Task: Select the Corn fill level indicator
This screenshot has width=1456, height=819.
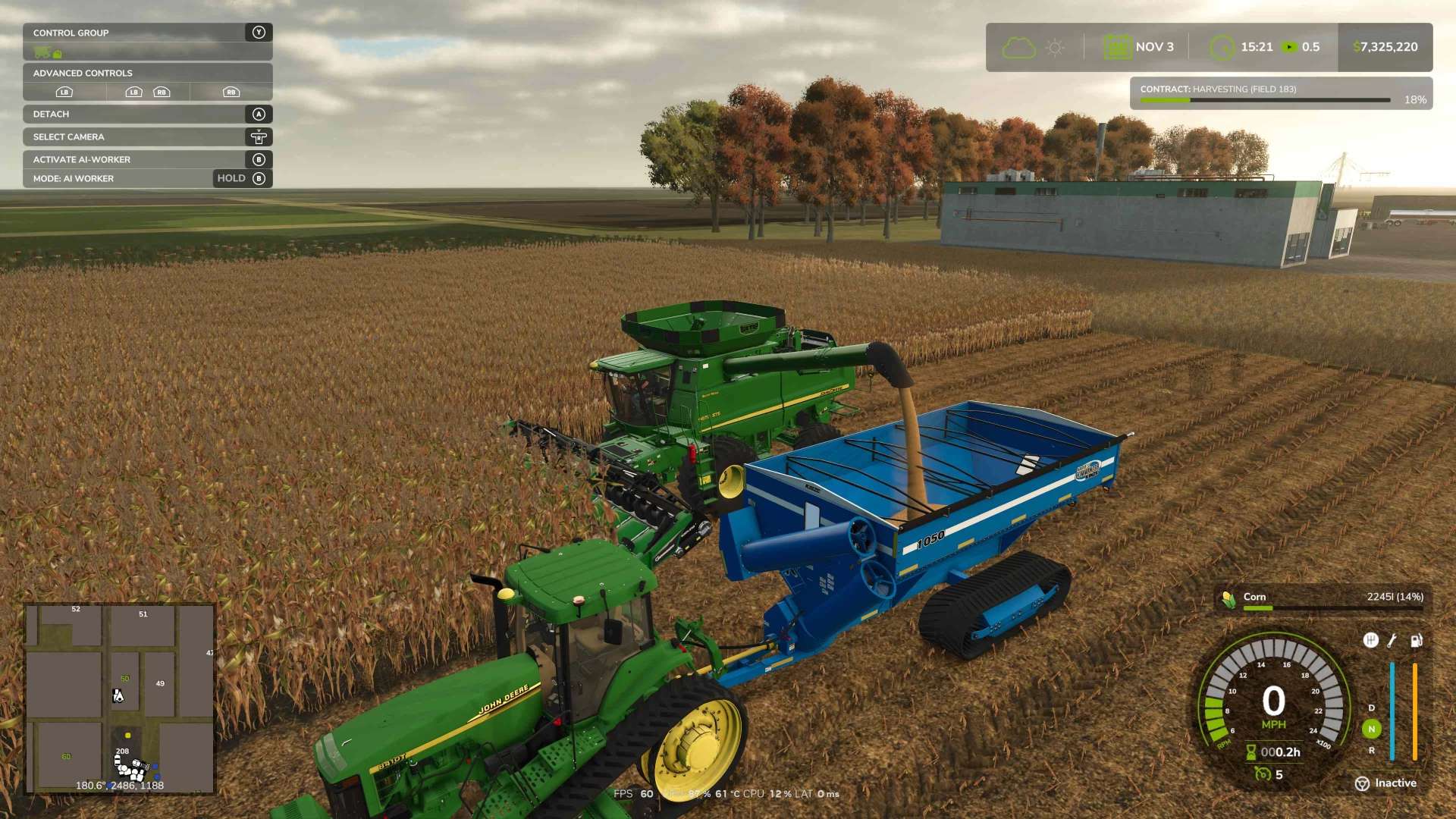Action: pos(1324,599)
